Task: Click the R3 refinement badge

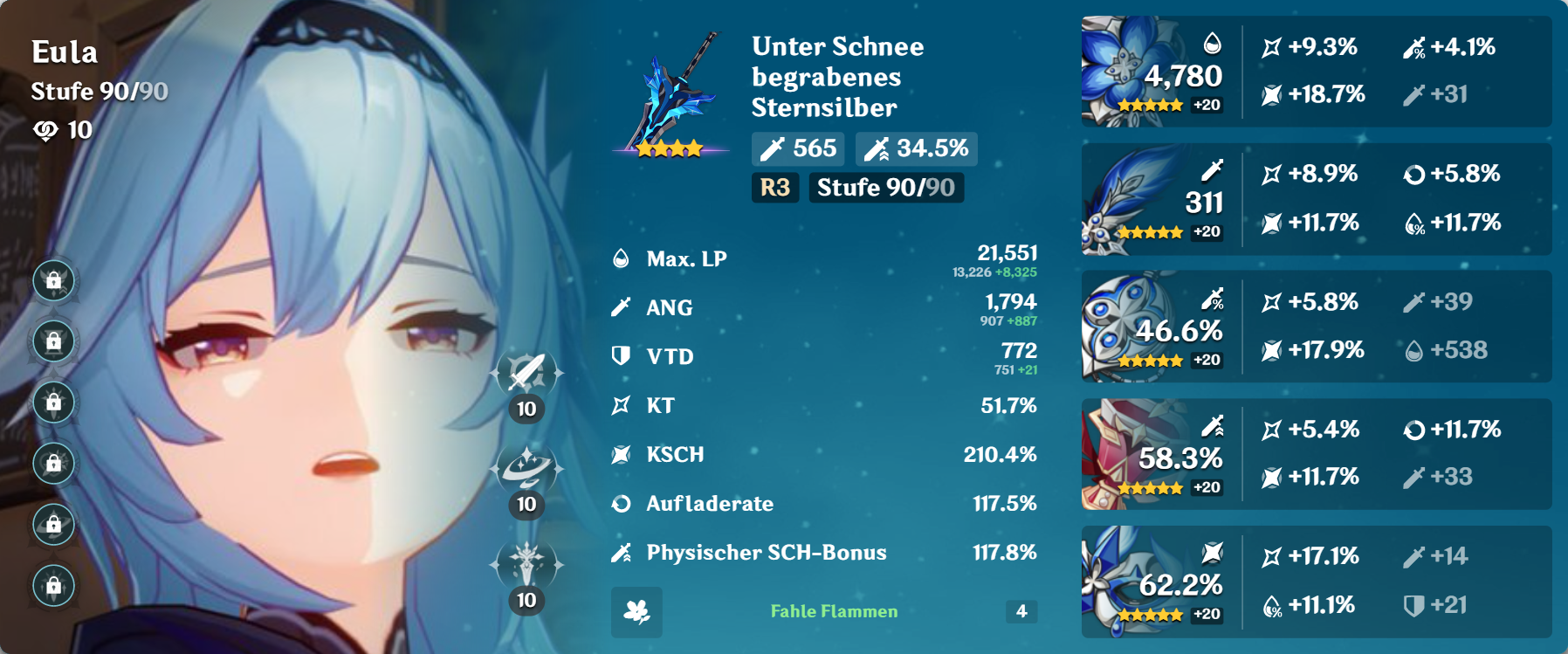Action: (x=775, y=186)
